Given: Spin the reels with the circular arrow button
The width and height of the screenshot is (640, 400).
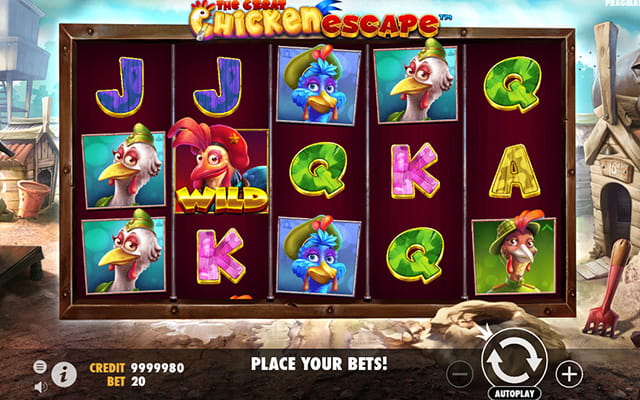Looking at the screenshot, I should click(513, 359).
